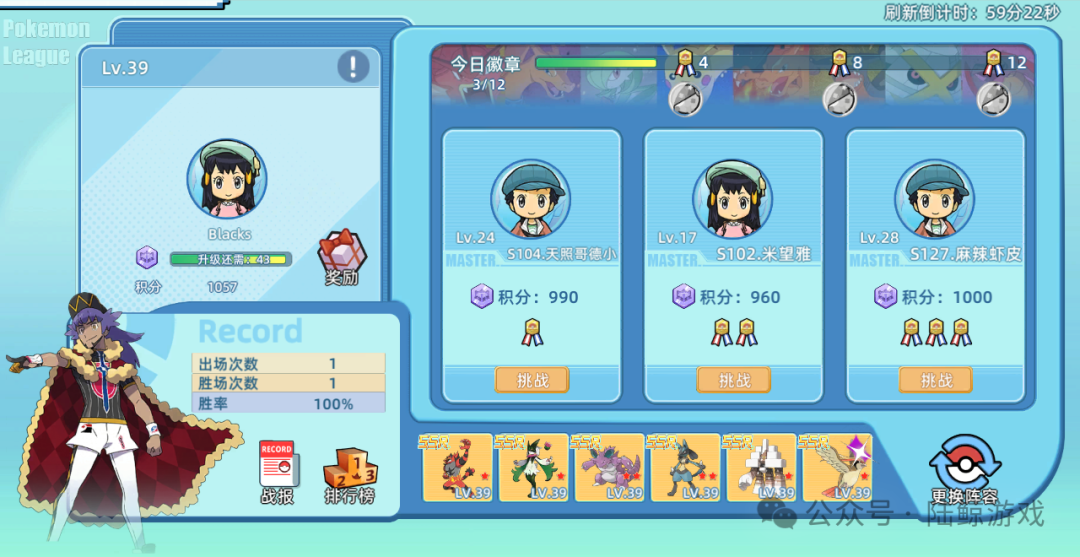Challenge opponent S102.米望雅

[x=734, y=380]
